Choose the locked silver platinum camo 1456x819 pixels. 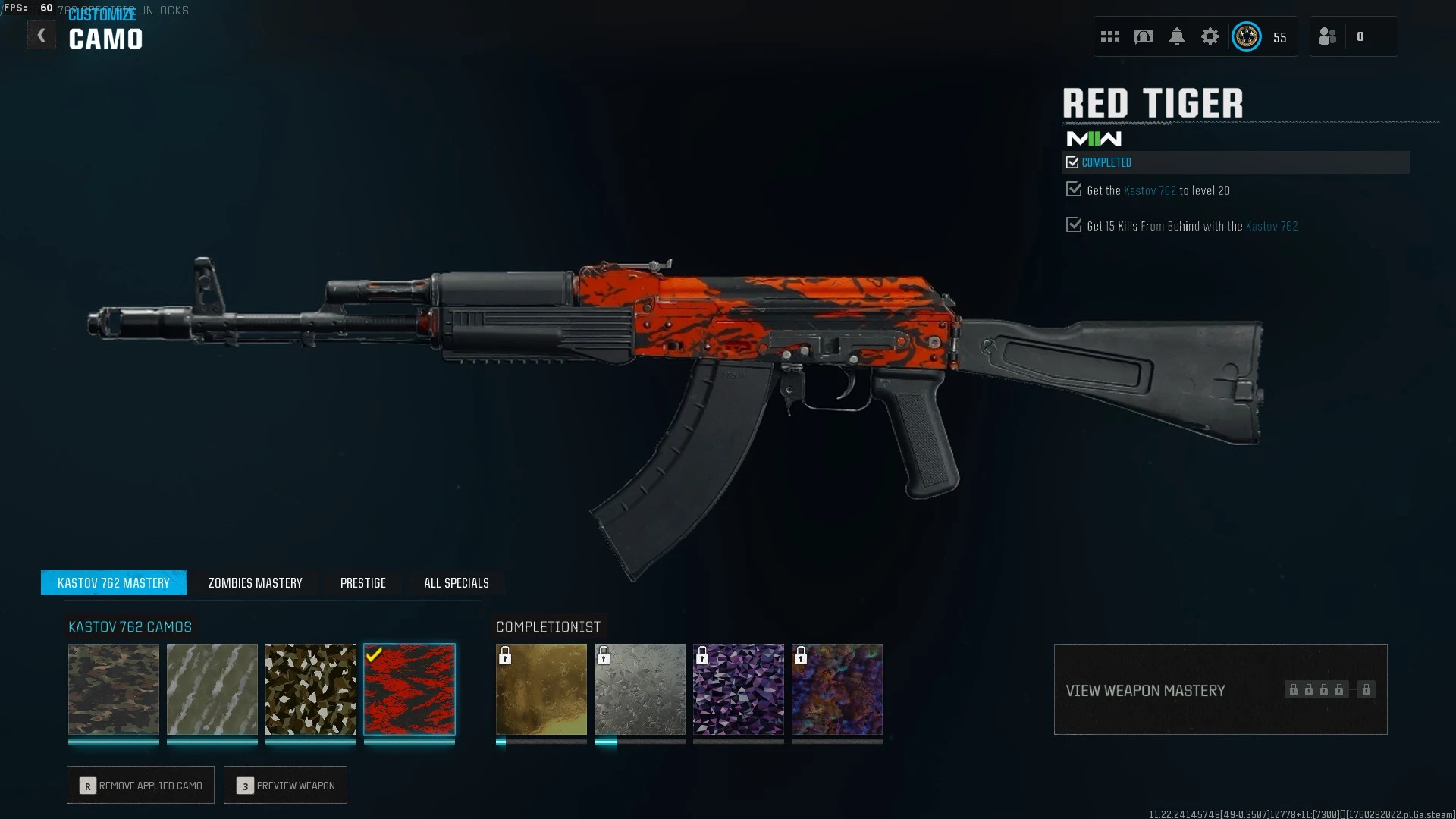pyautogui.click(x=640, y=689)
